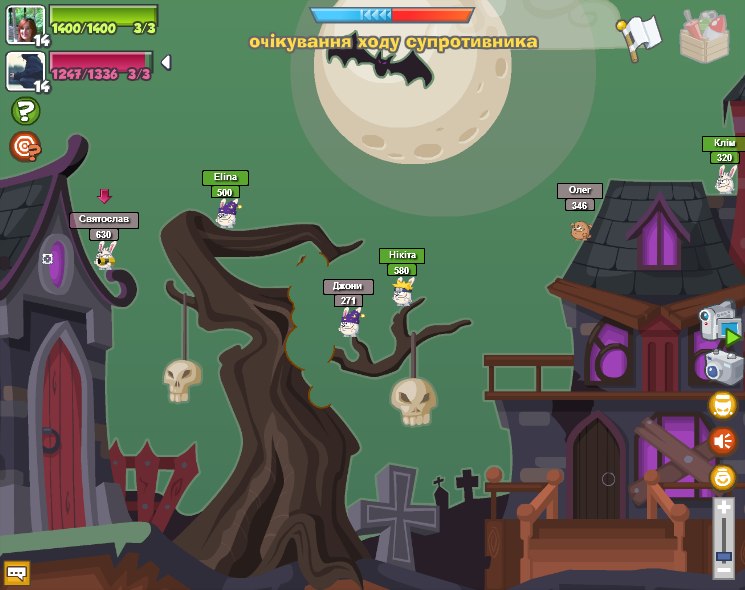Click the yellow face button above the speaker
Screen dimensions: 745x590
pyautogui.click(x=722, y=405)
